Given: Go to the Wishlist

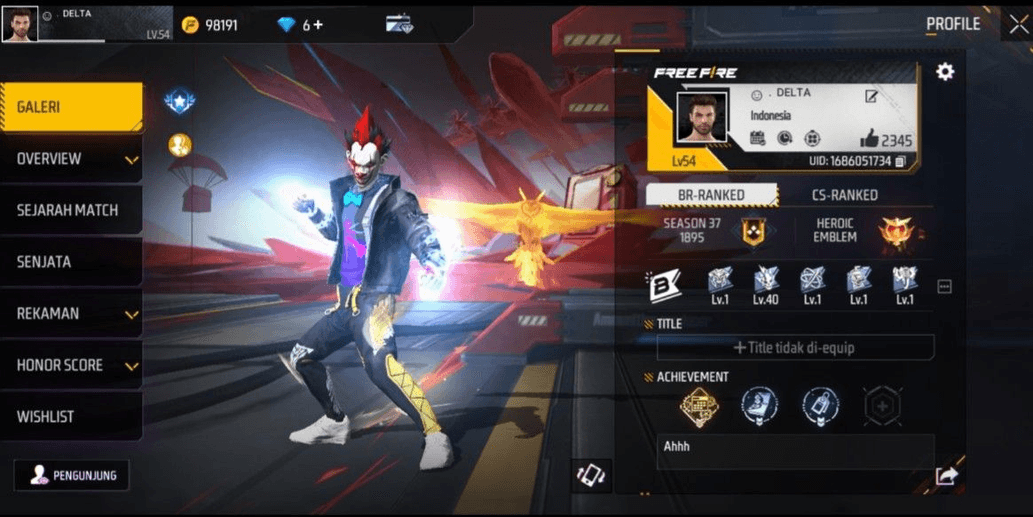Looking at the screenshot, I should (68, 417).
